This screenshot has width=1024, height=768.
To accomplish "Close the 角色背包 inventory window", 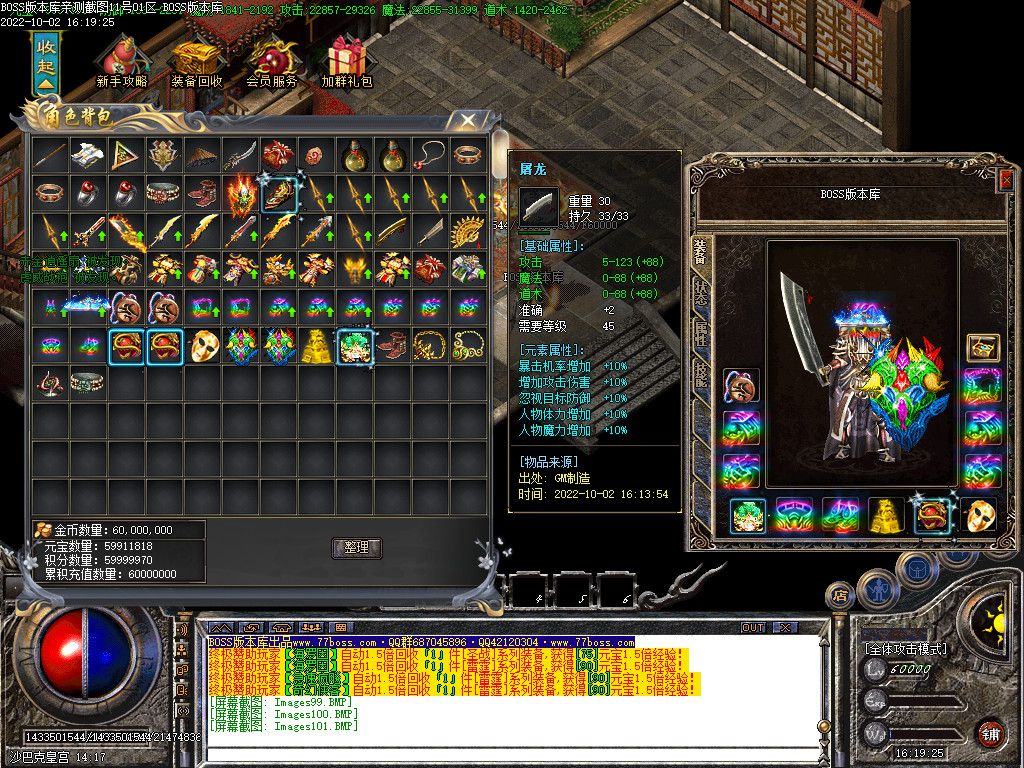I will pyautogui.click(x=467, y=121).
